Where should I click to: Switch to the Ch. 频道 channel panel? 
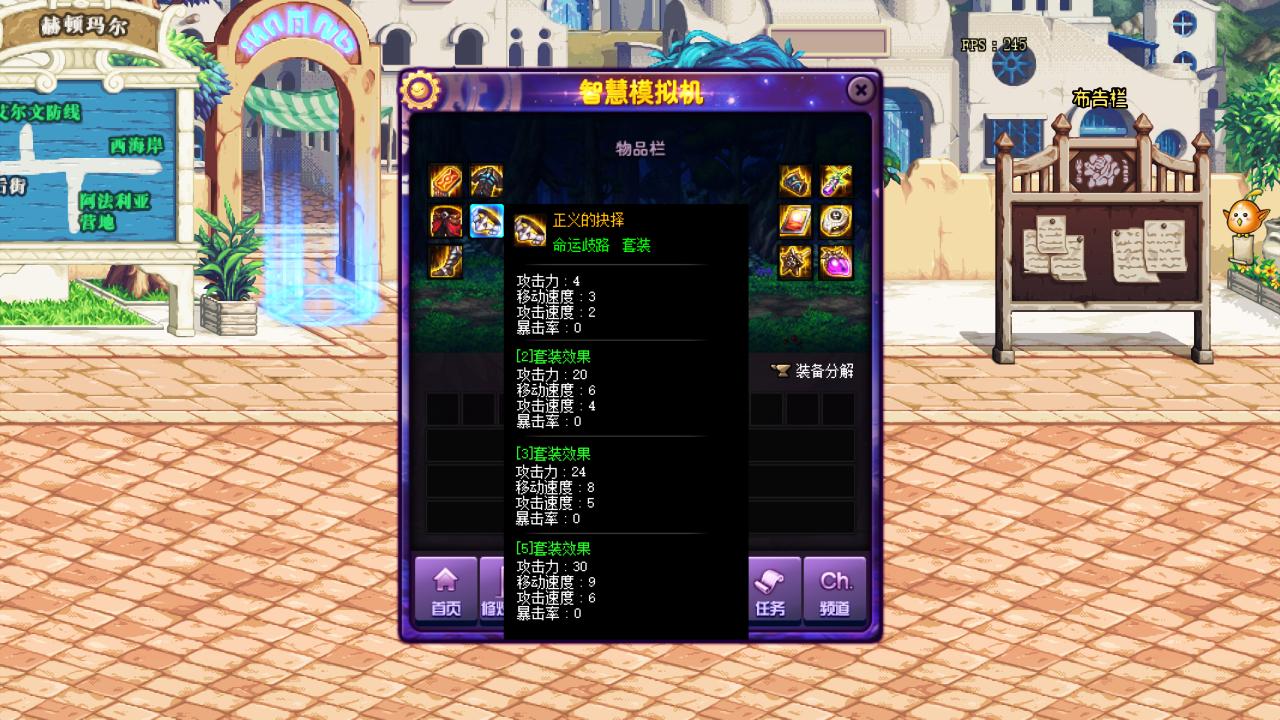[837, 590]
